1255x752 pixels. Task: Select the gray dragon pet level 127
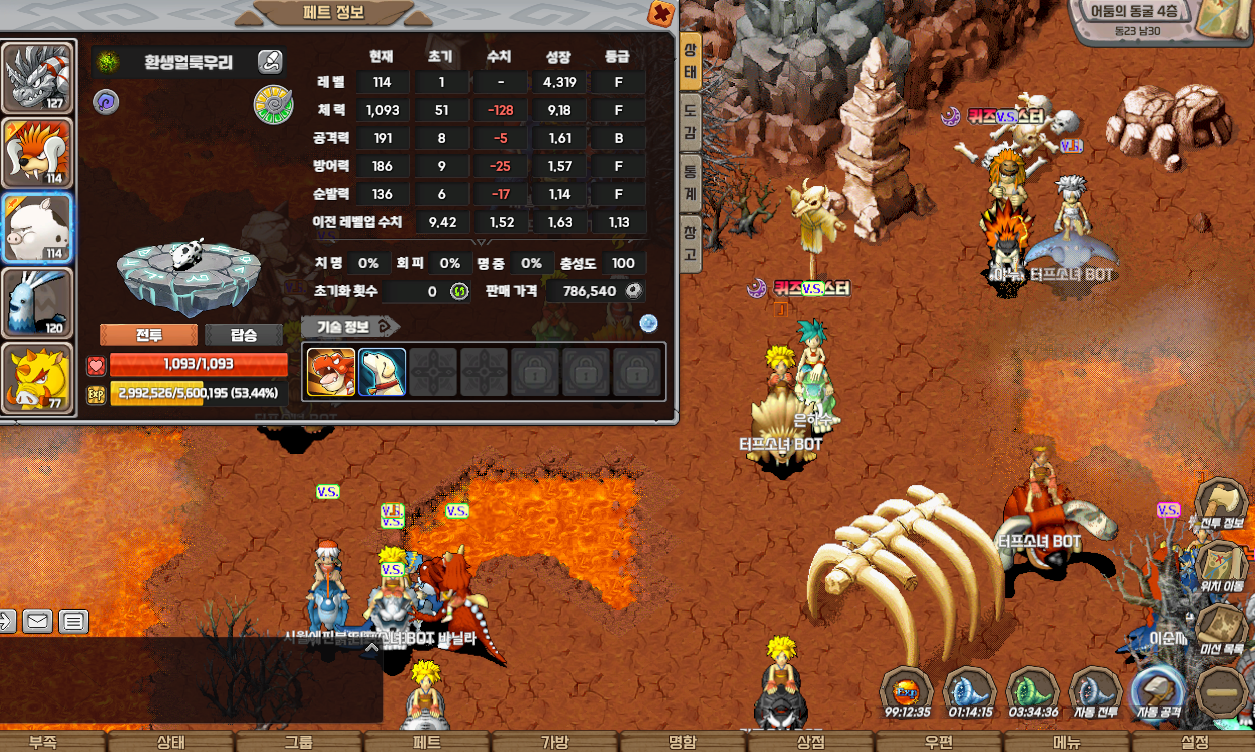point(38,77)
